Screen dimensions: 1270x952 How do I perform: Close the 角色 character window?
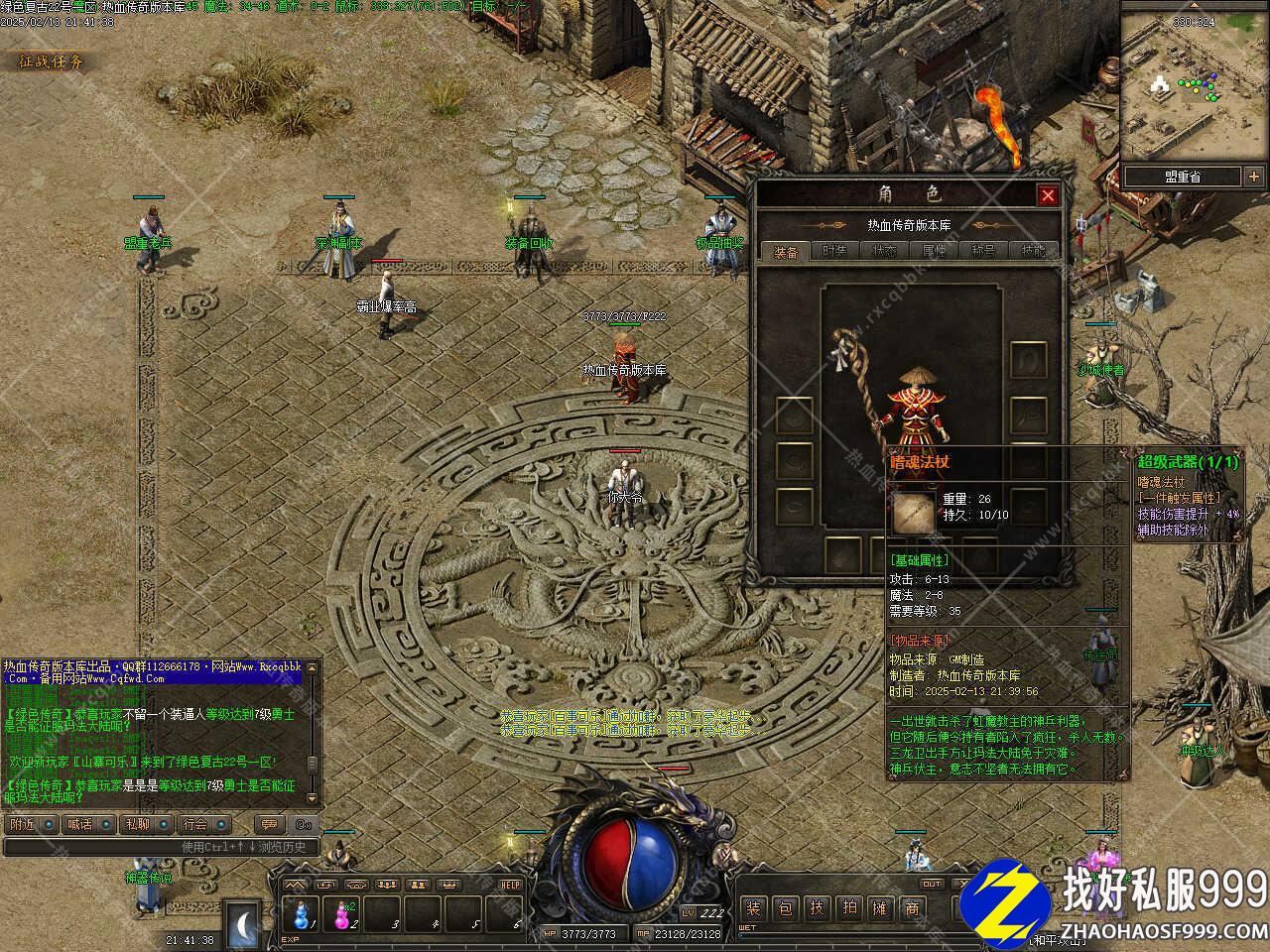point(1047,195)
